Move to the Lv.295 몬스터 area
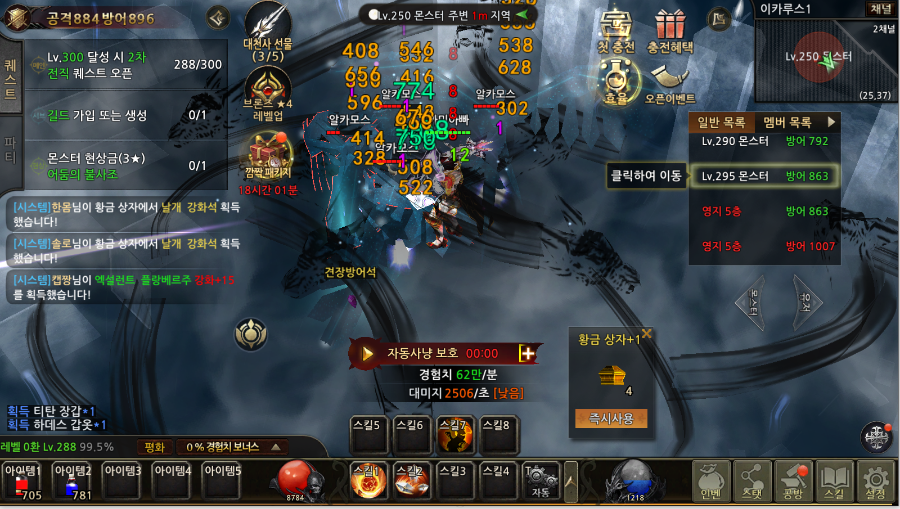Screen dimensions: 900x509 [764, 176]
